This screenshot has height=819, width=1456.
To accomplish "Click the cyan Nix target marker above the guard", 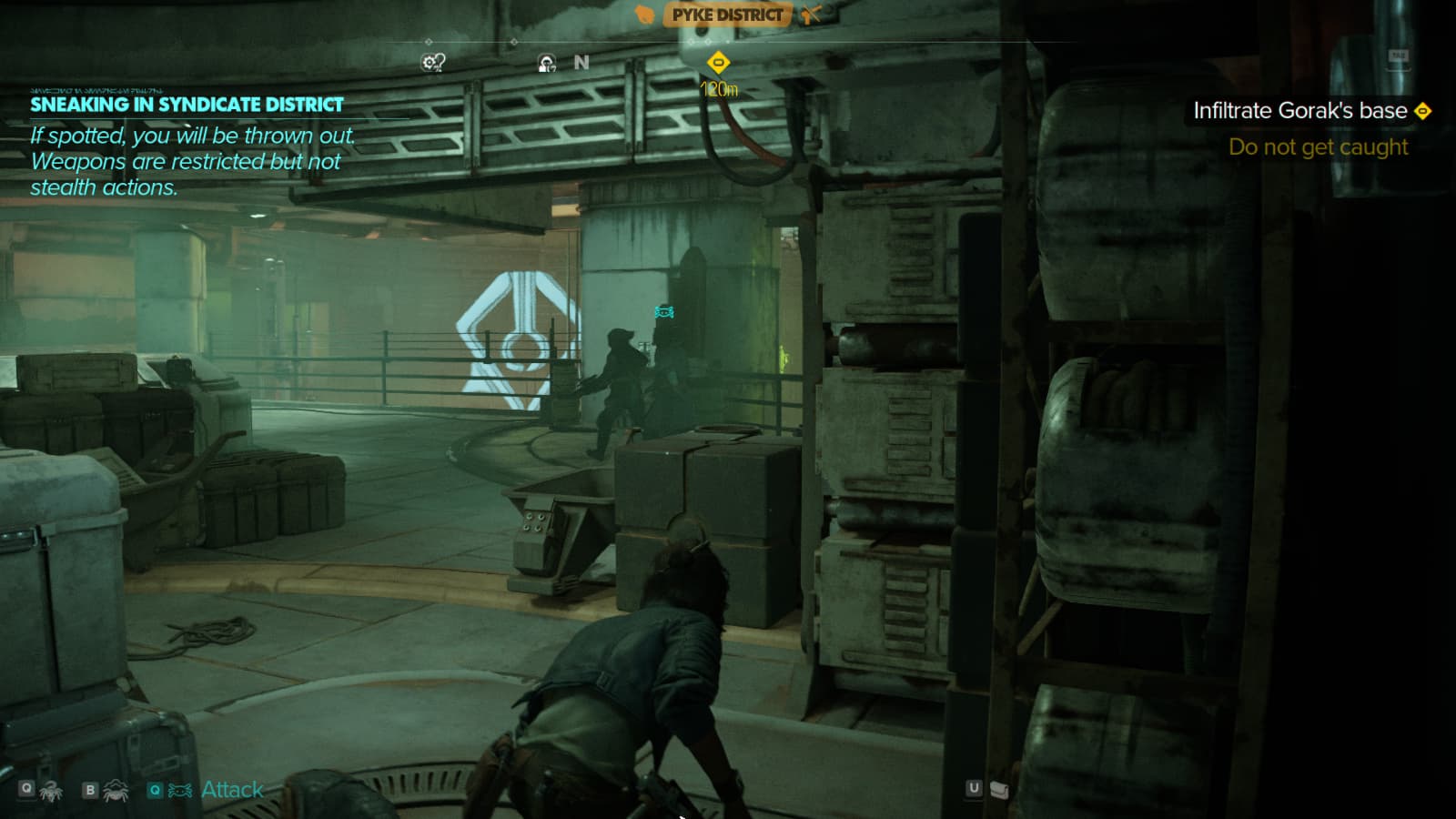I will (664, 312).
